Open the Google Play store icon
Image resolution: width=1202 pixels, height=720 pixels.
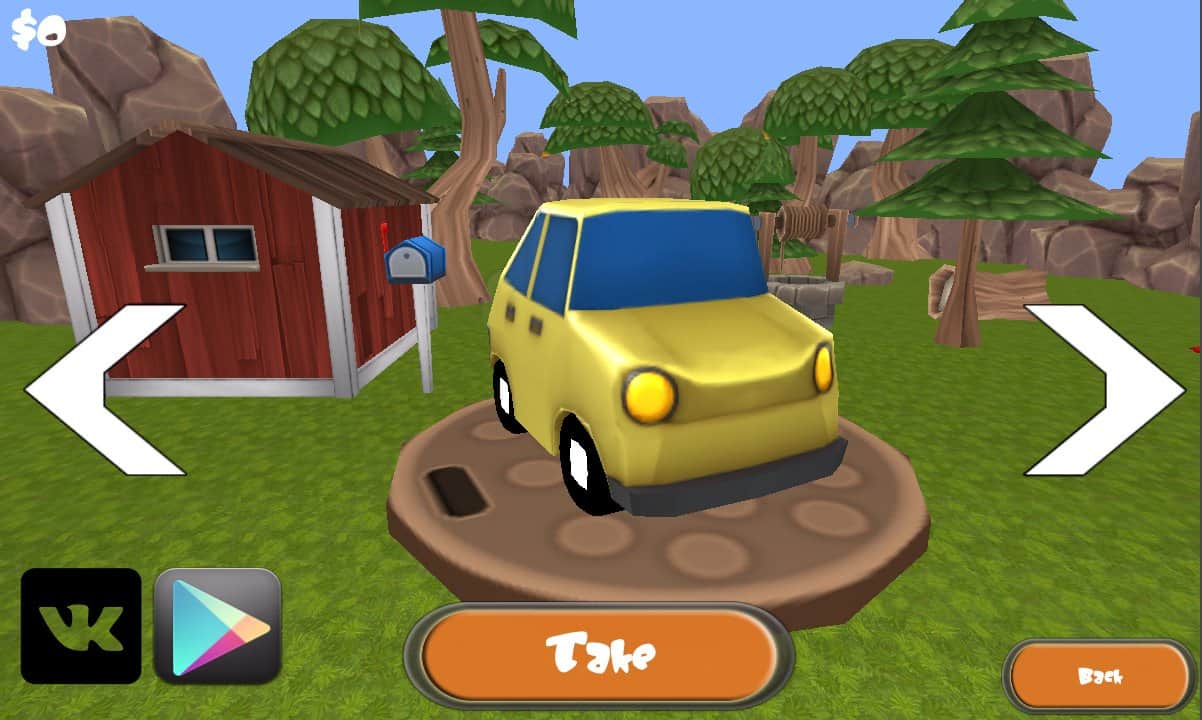218,626
